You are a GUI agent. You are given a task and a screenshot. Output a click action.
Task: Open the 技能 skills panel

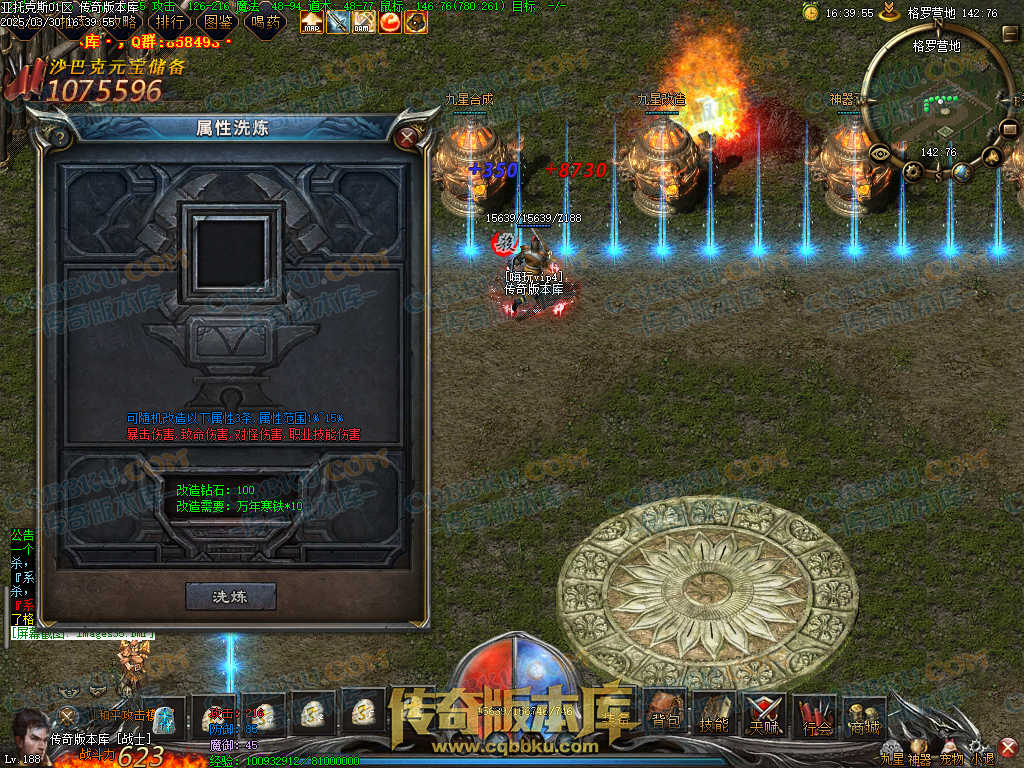point(714,711)
